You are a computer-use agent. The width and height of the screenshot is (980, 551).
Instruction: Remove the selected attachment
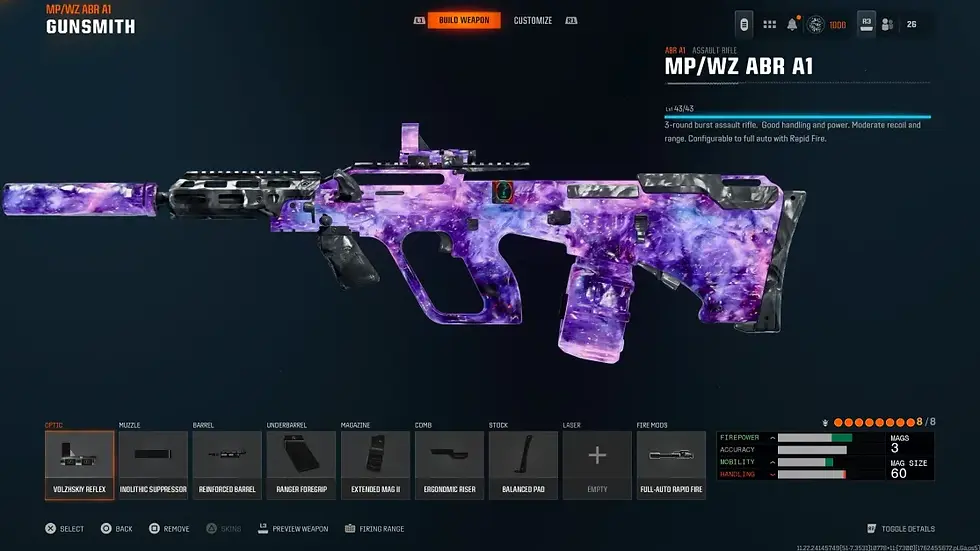coord(169,528)
